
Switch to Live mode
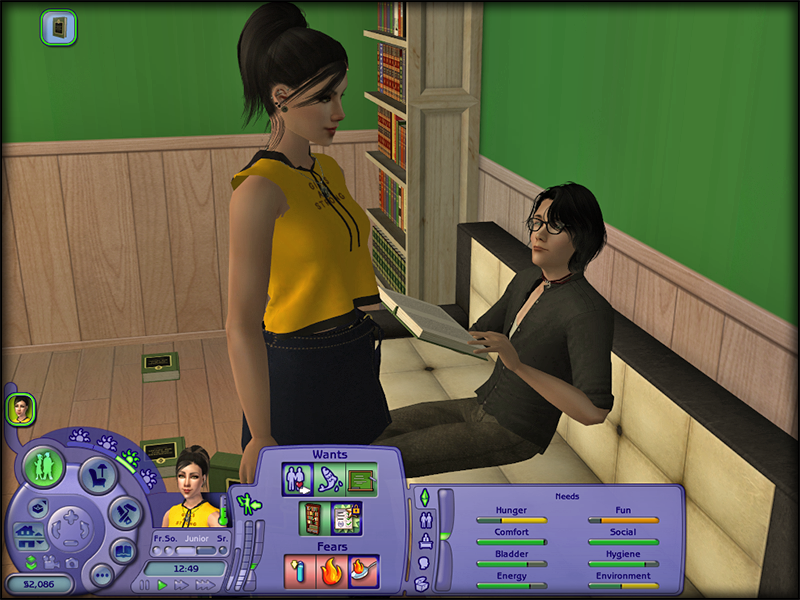pos(45,467)
